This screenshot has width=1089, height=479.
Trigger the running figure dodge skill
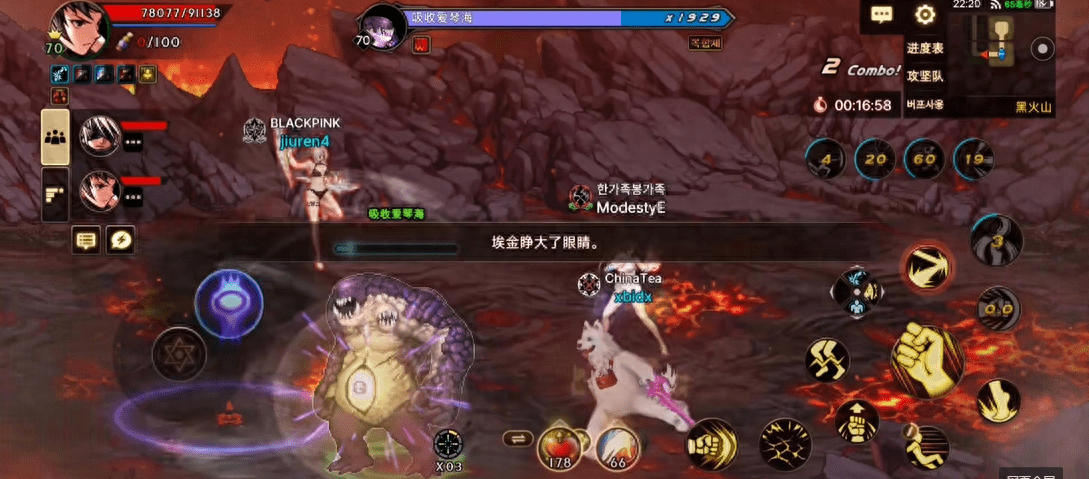(926, 446)
